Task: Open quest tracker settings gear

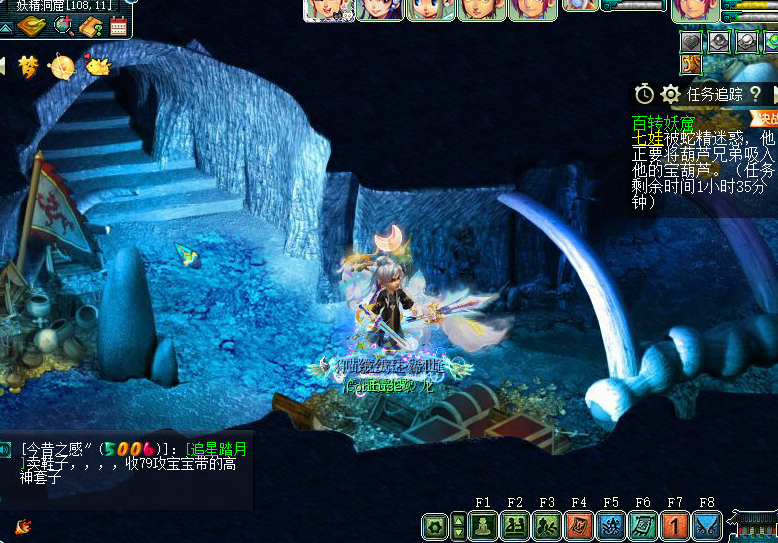Action: (x=670, y=94)
